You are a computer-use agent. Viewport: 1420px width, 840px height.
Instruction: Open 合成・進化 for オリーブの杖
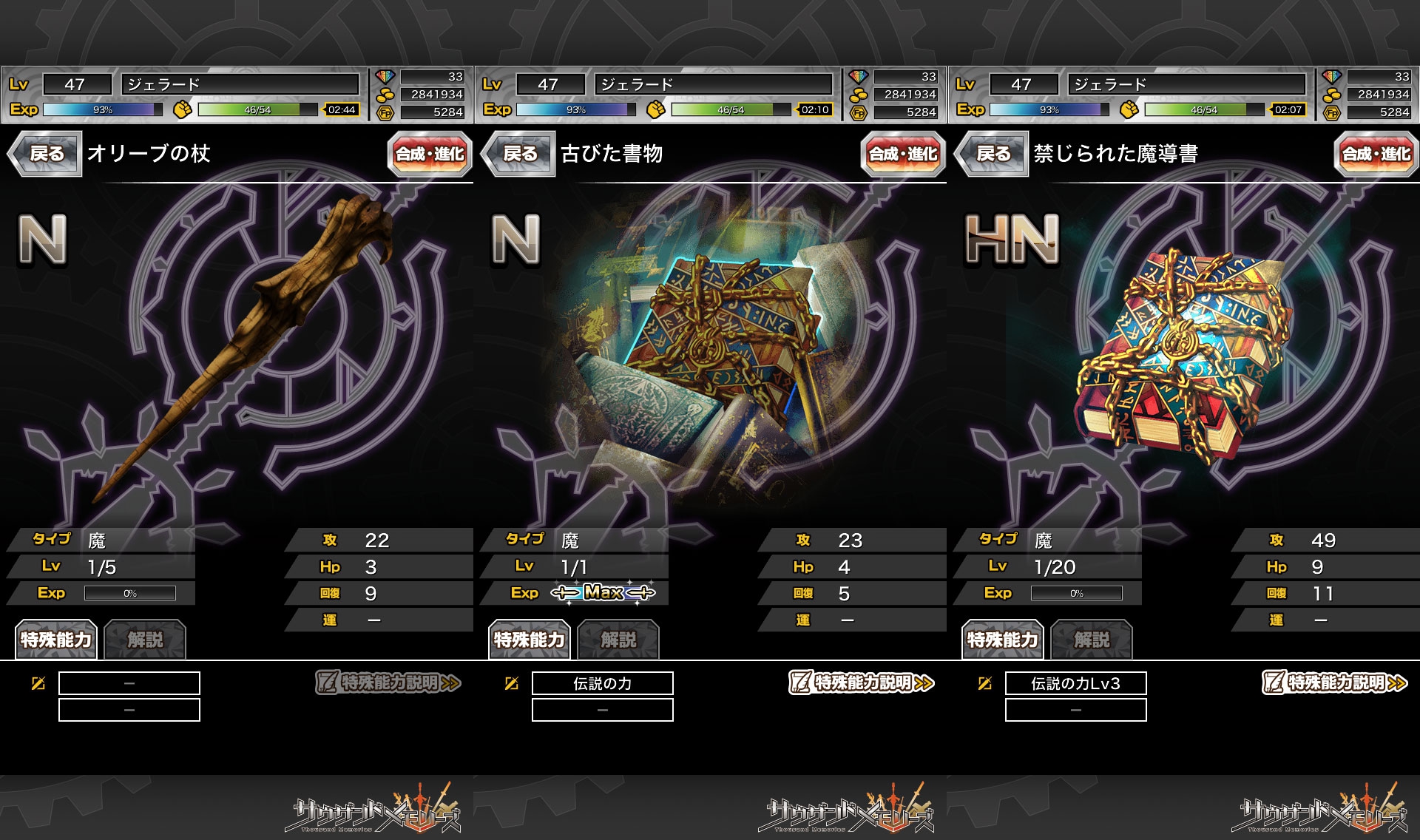[x=429, y=154]
